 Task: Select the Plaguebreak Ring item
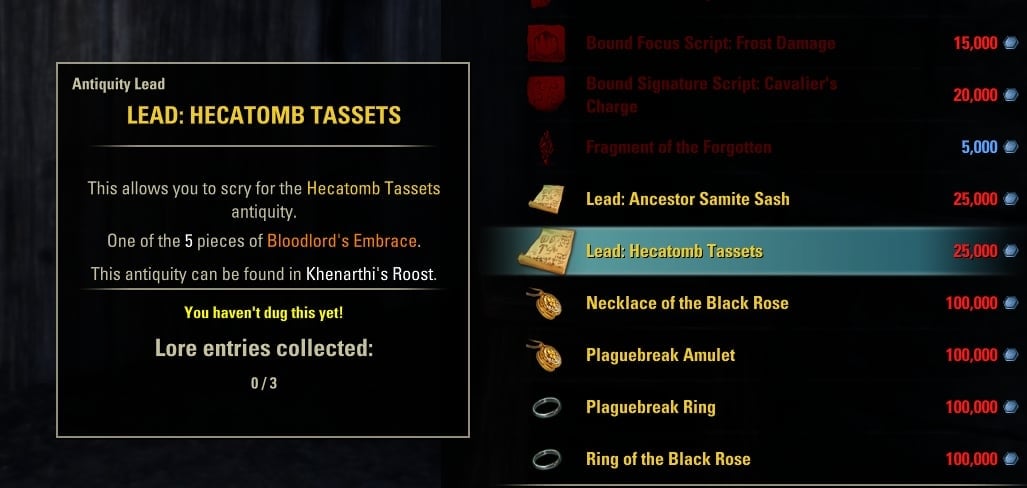point(650,407)
